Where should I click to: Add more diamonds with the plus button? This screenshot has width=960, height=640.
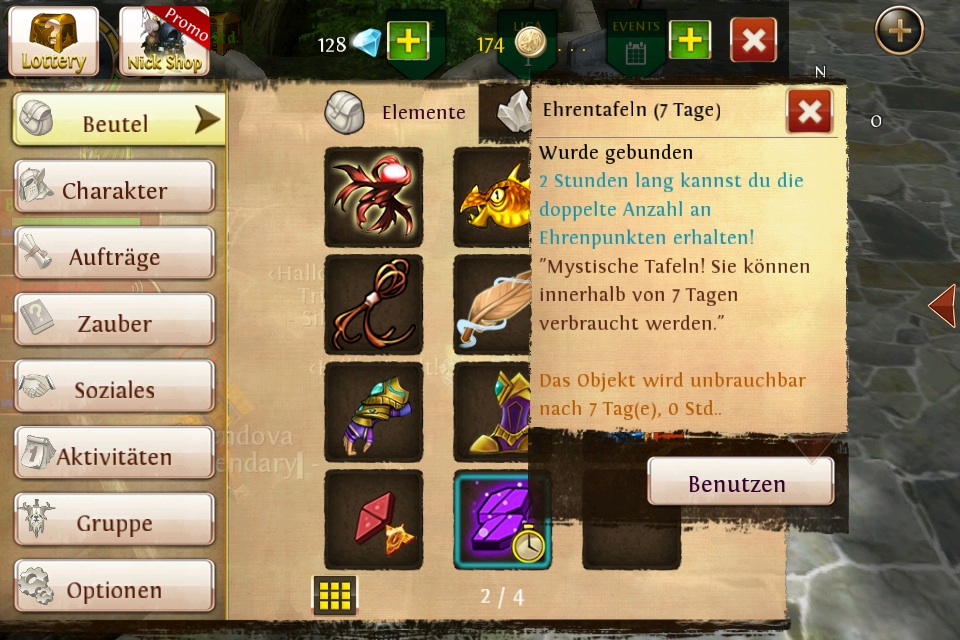tap(407, 41)
